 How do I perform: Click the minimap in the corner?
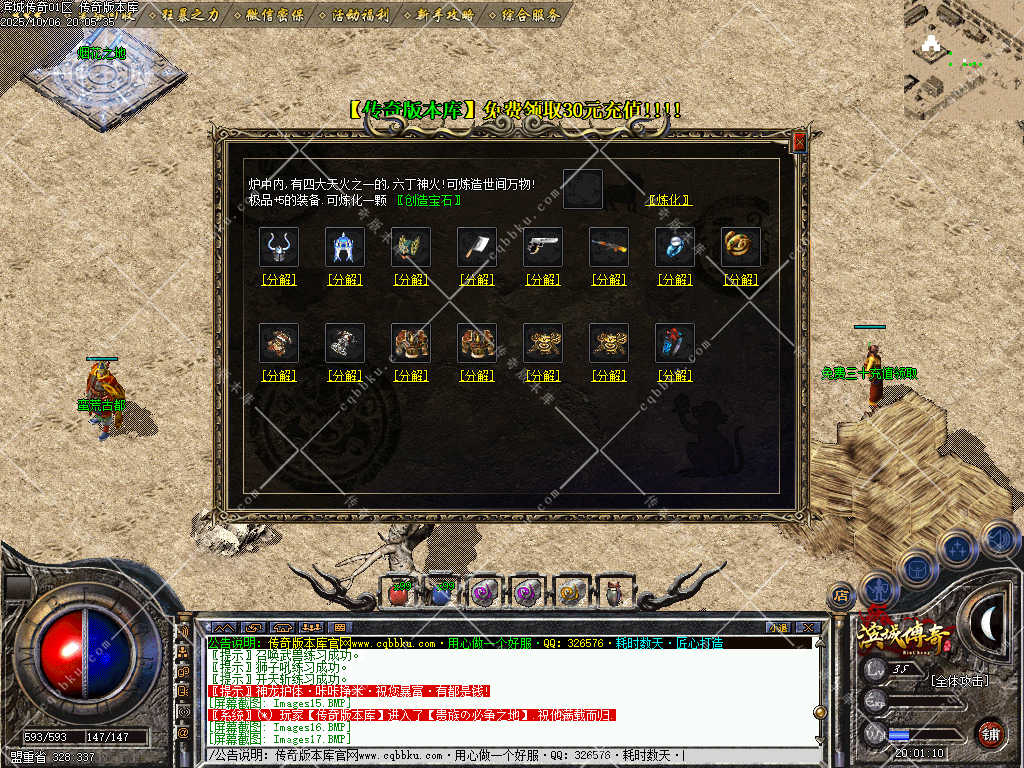pos(963,59)
